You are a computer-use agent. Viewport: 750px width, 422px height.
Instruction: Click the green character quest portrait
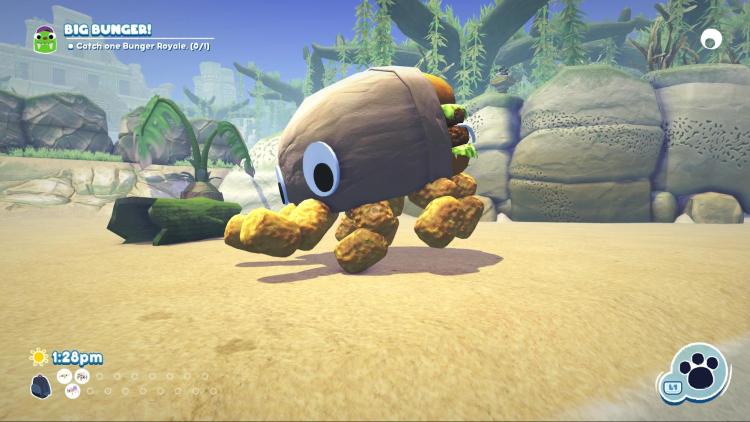(45, 40)
